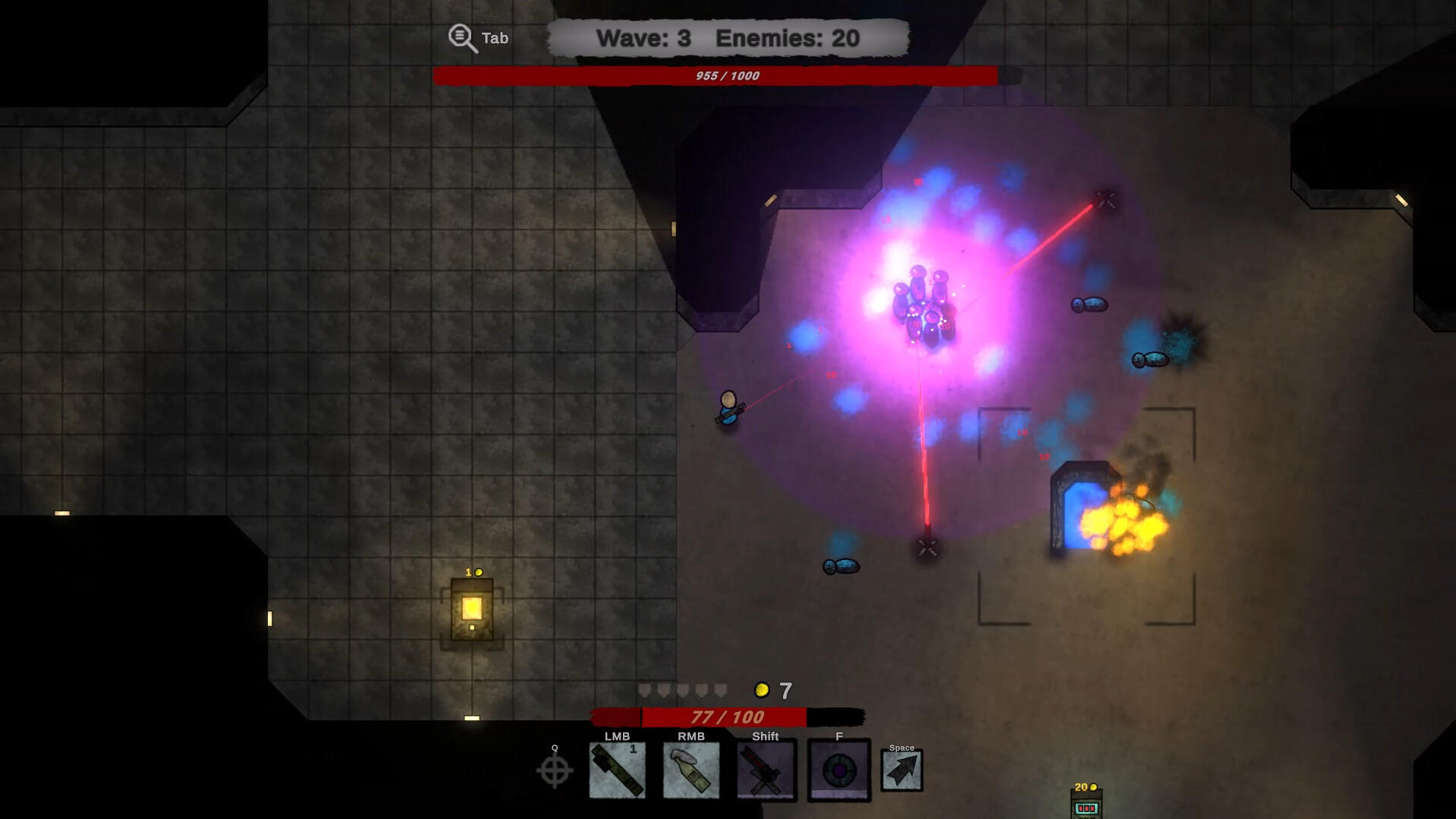Open the magnifier overview icon

tap(462, 38)
